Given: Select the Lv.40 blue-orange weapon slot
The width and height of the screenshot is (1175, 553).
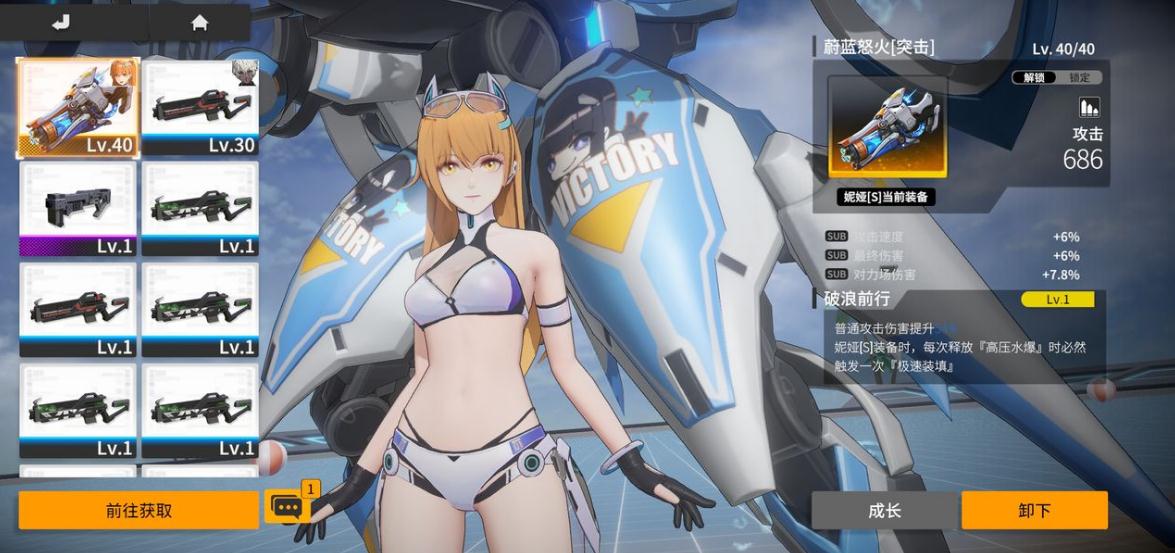Looking at the screenshot, I should 79,107.
